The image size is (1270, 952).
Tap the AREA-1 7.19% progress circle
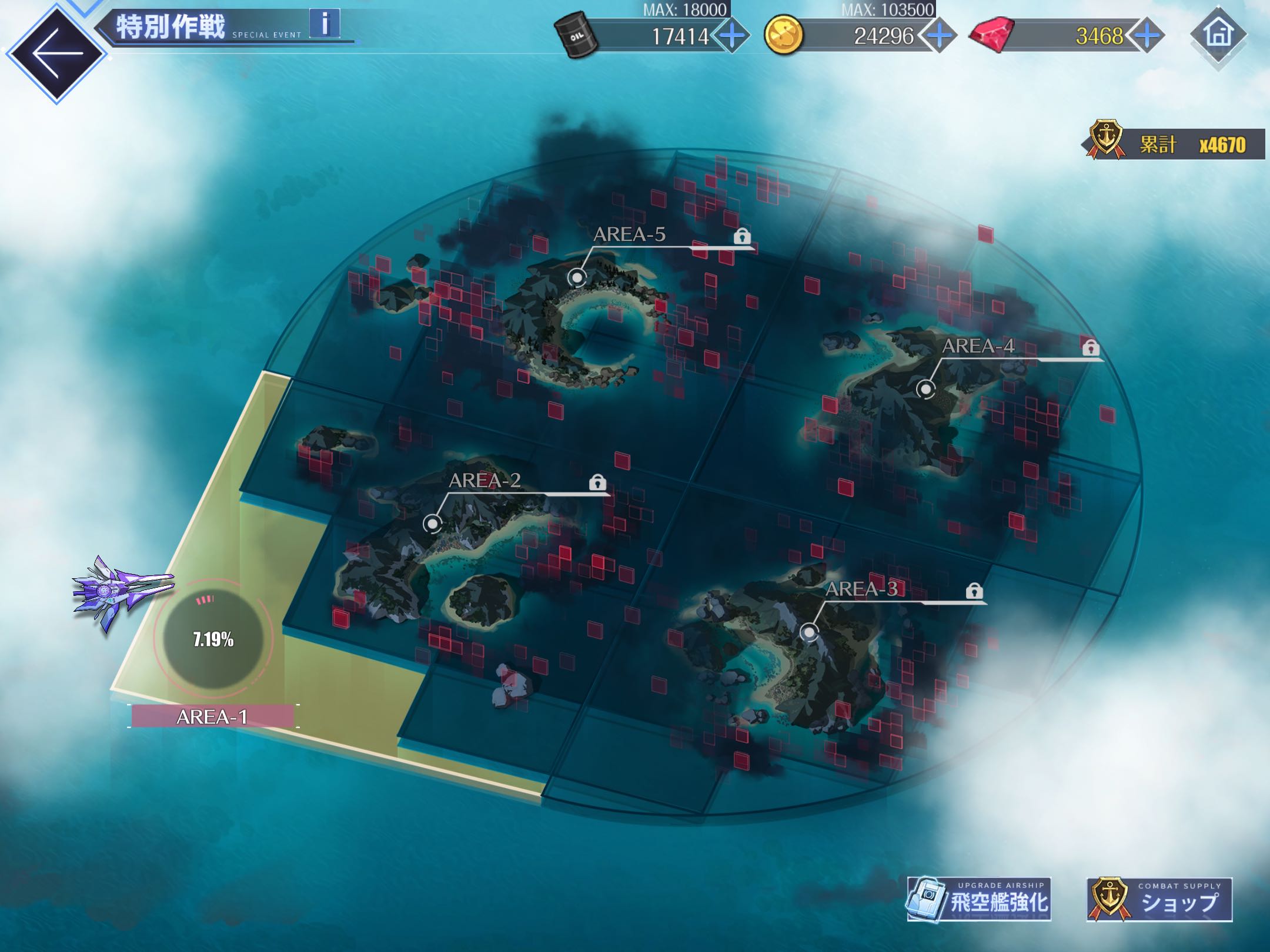click(213, 639)
